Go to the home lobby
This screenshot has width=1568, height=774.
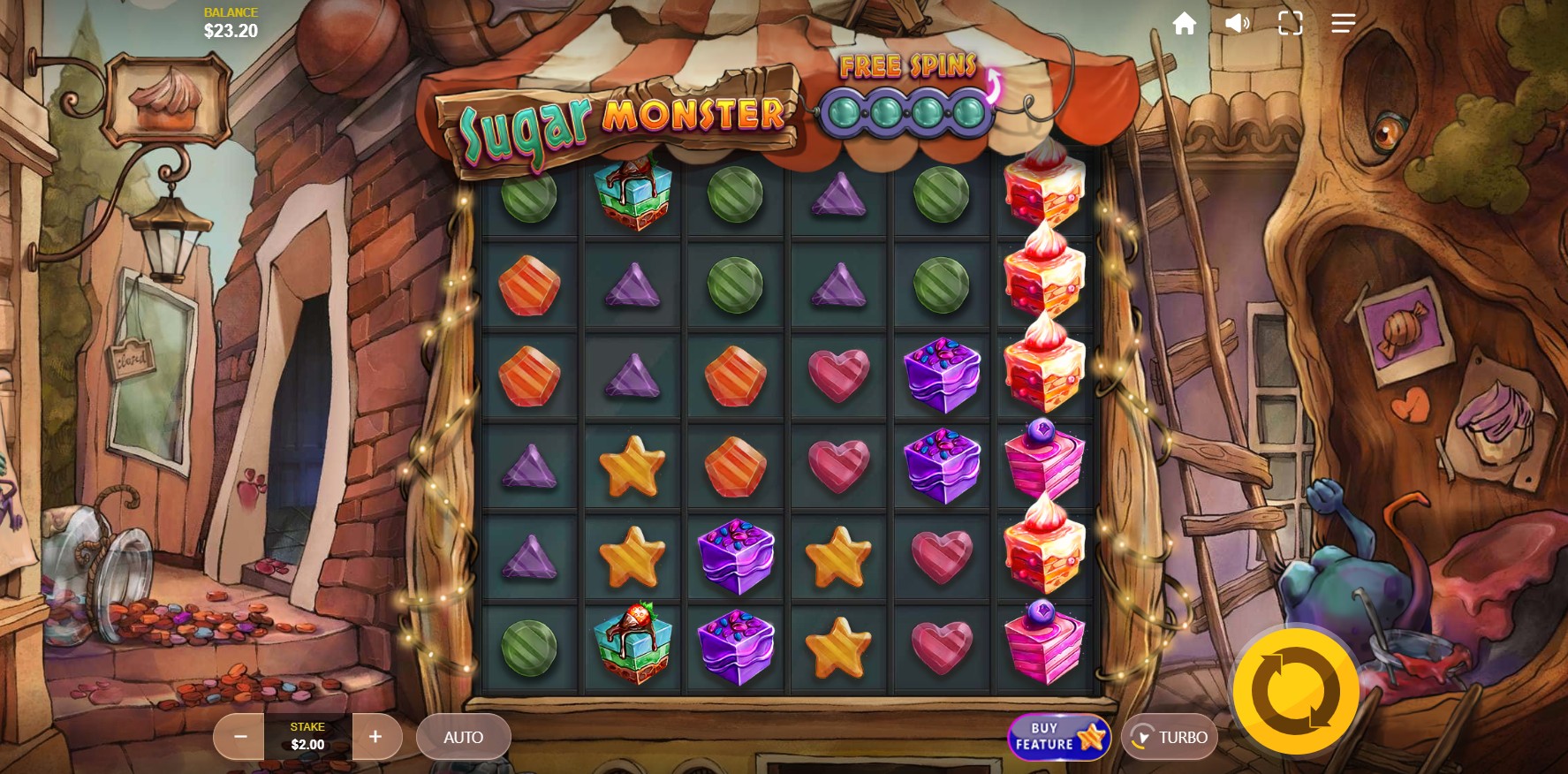click(x=1184, y=24)
